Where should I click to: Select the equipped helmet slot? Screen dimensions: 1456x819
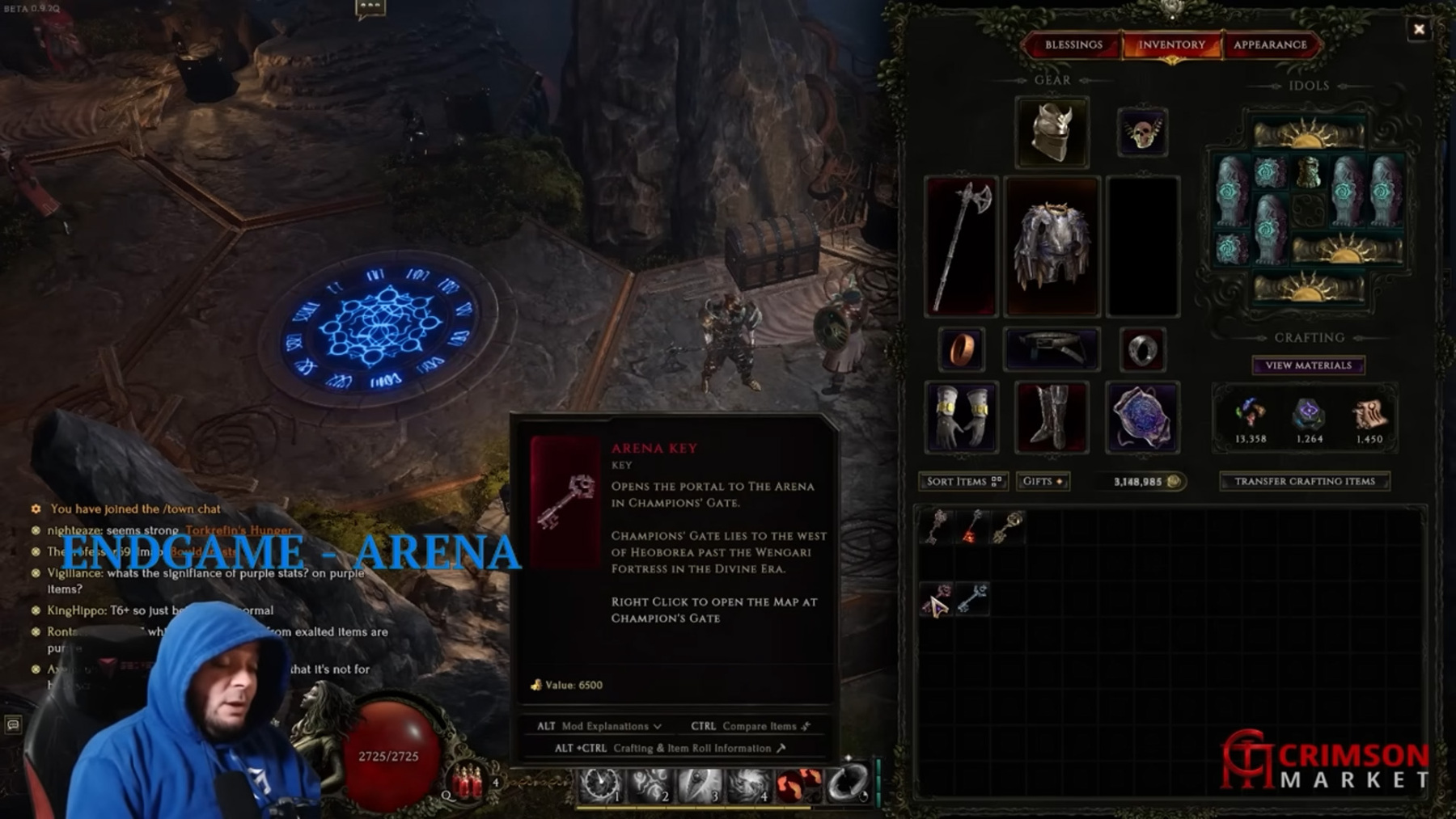coord(1052,132)
